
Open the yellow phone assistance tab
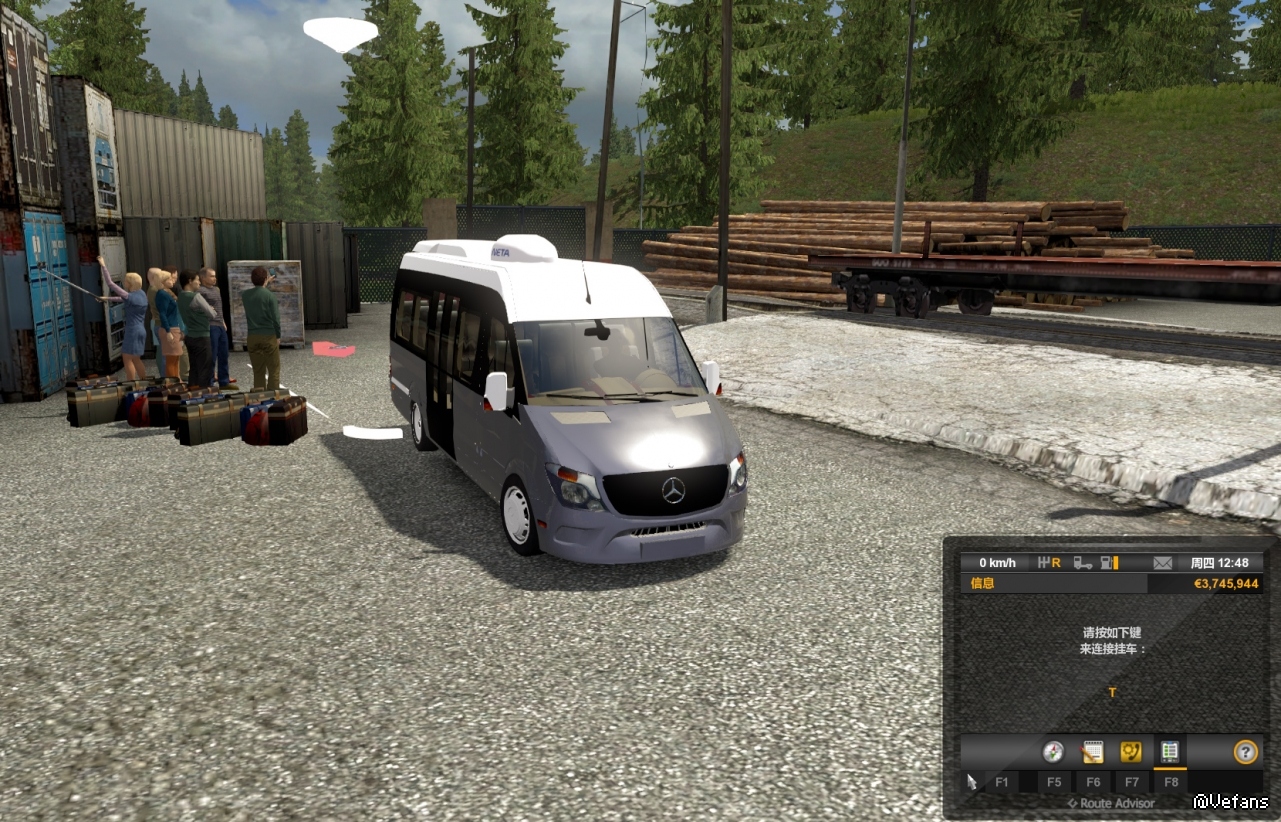1131,752
